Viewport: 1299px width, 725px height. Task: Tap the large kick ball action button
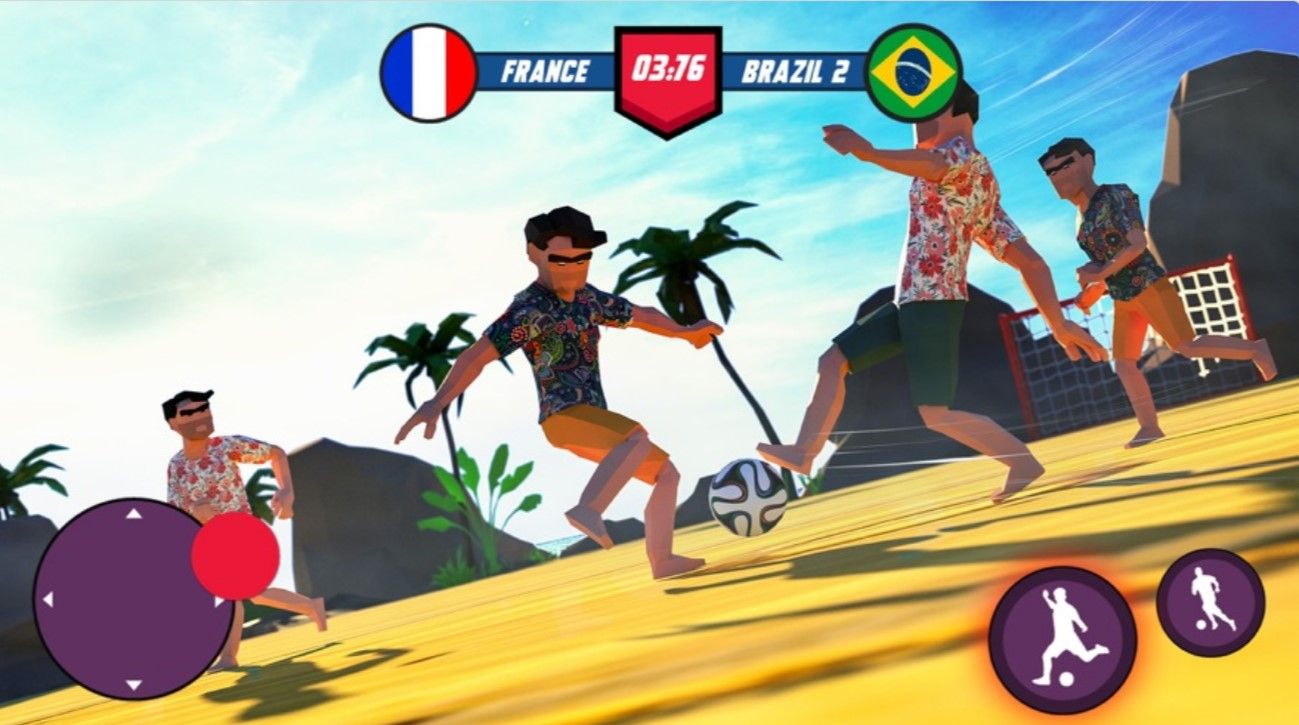point(1062,639)
